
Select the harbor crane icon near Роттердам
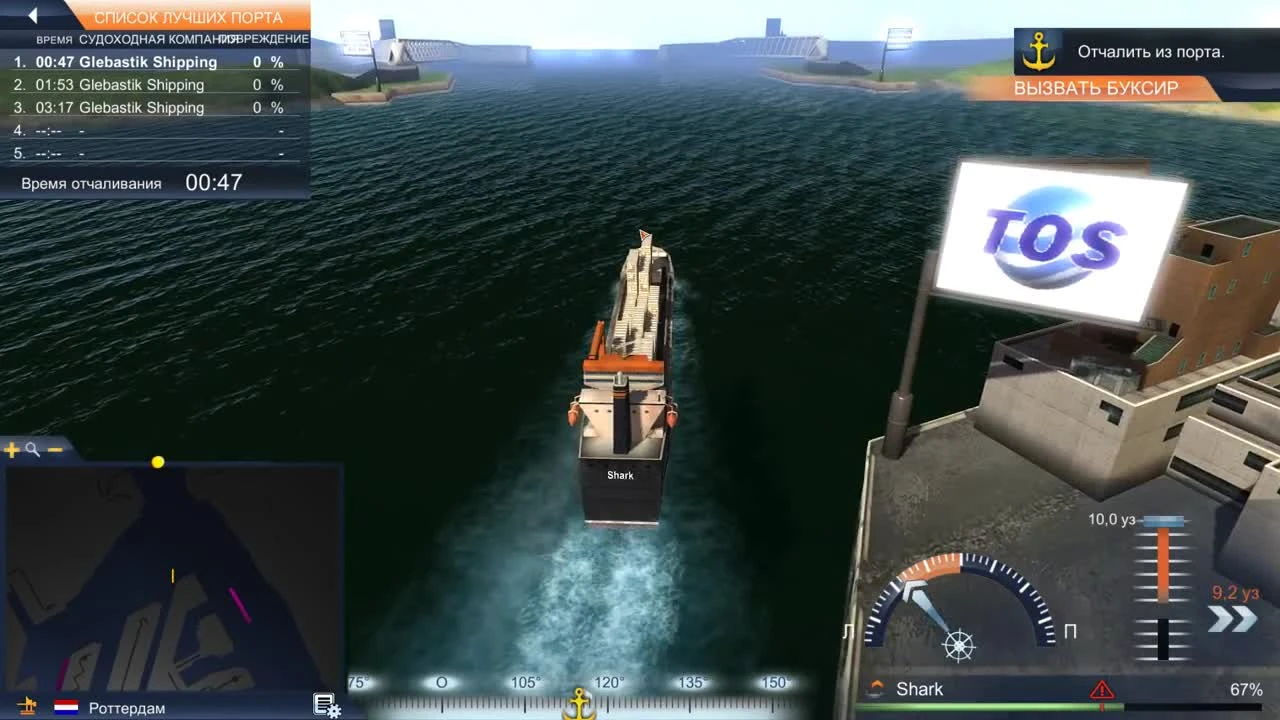[x=27, y=707]
